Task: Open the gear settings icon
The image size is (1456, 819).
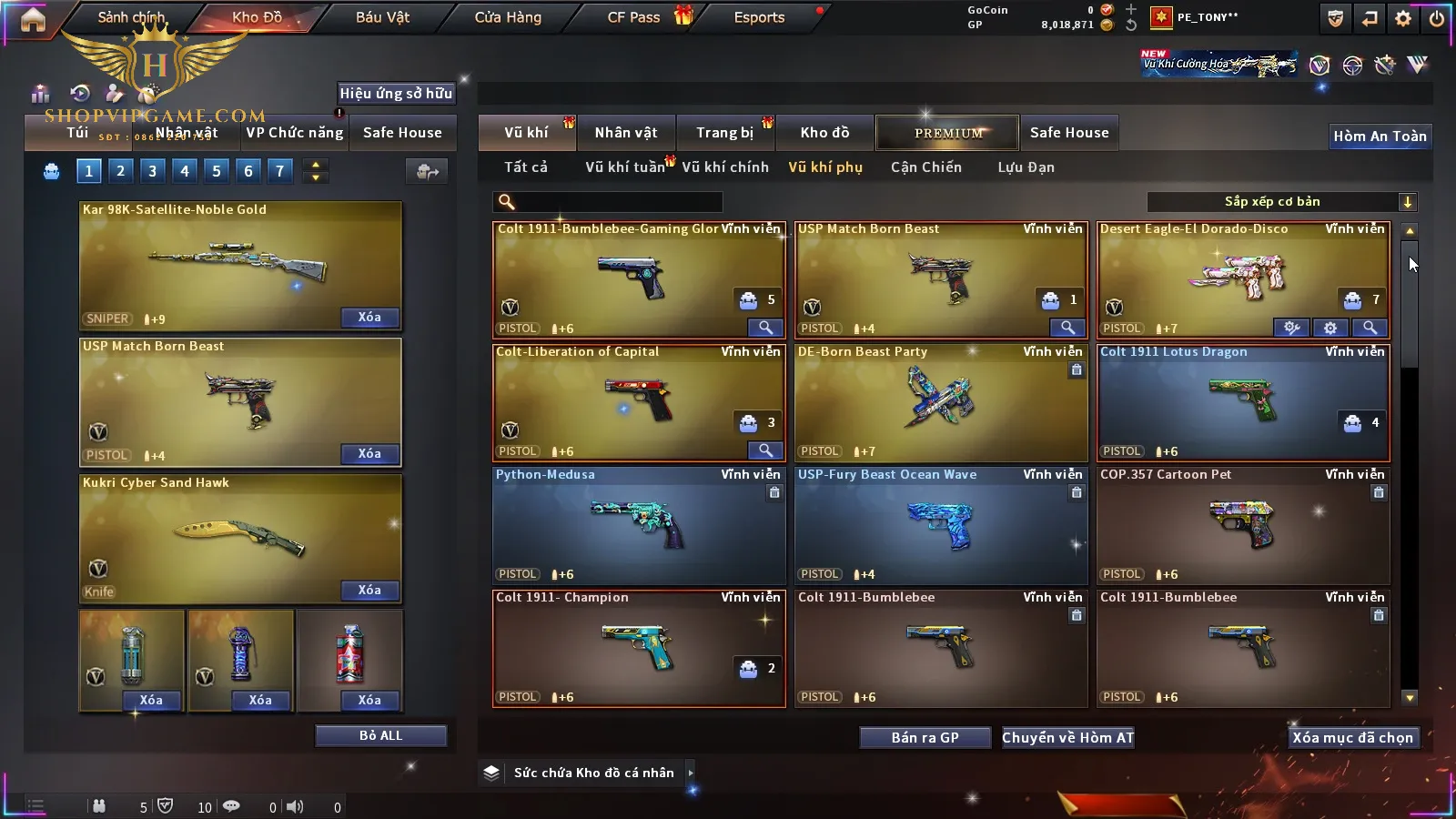Action: [x=1403, y=18]
